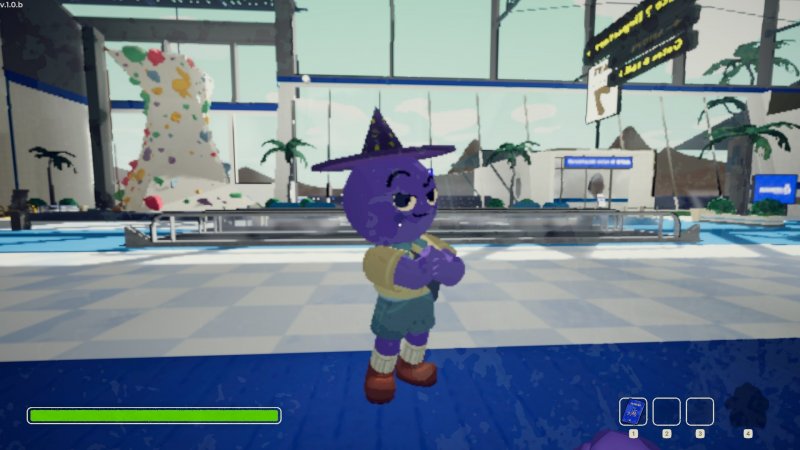Select the blue passport item in slot 1
This screenshot has height=450, width=800.
pyautogui.click(x=633, y=412)
